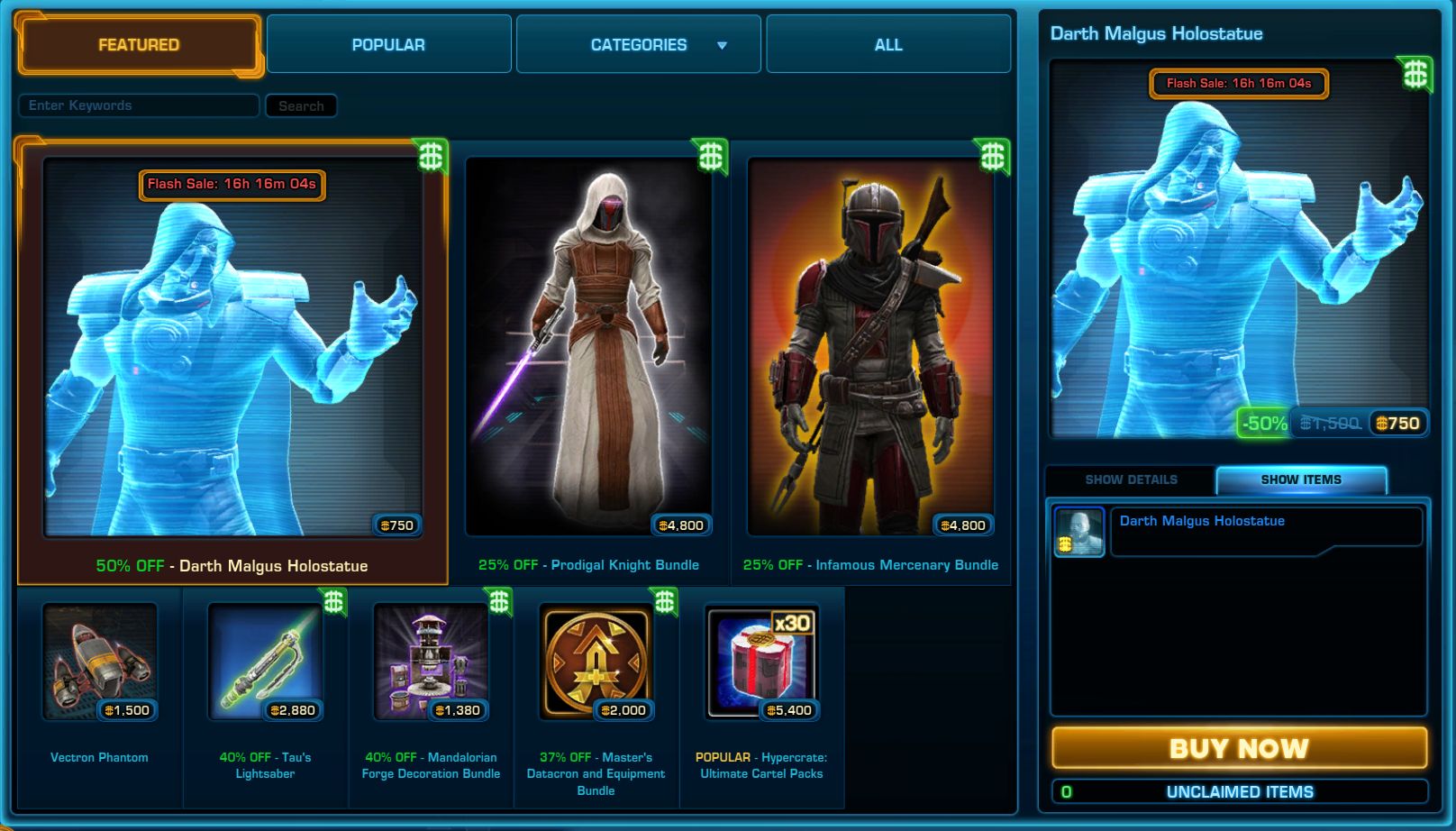Screen dimensions: 1456x831
Task: Expand the Categories dropdown
Action: coord(639,45)
